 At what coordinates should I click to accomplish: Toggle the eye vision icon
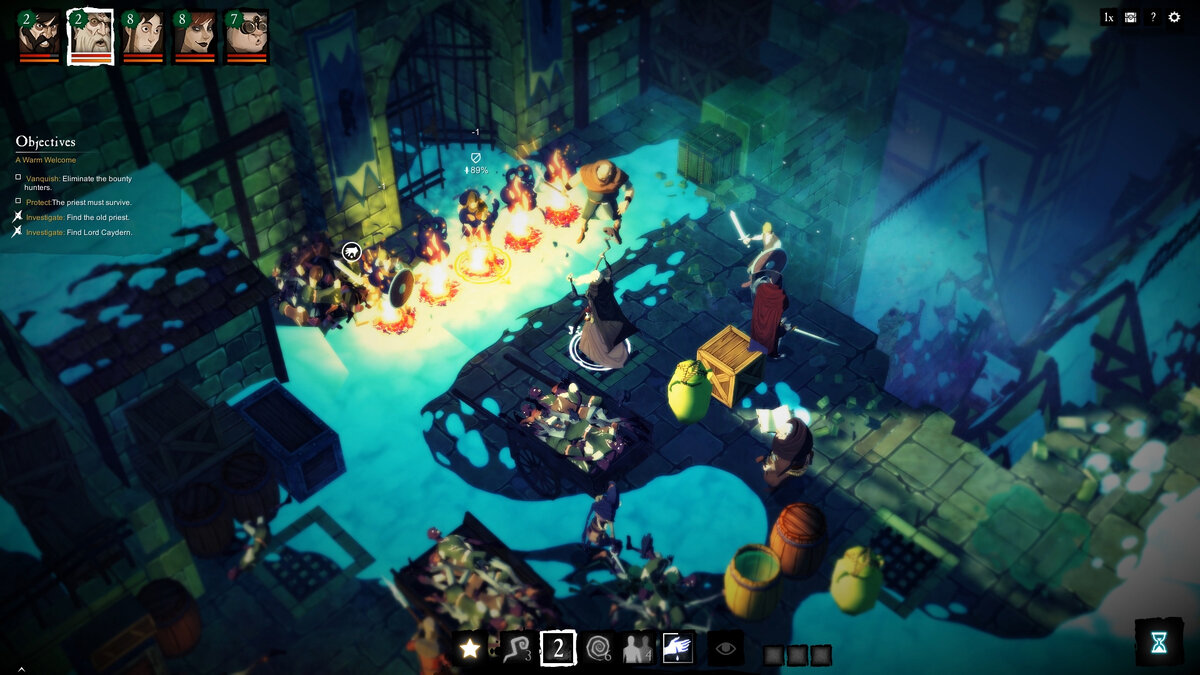point(726,649)
